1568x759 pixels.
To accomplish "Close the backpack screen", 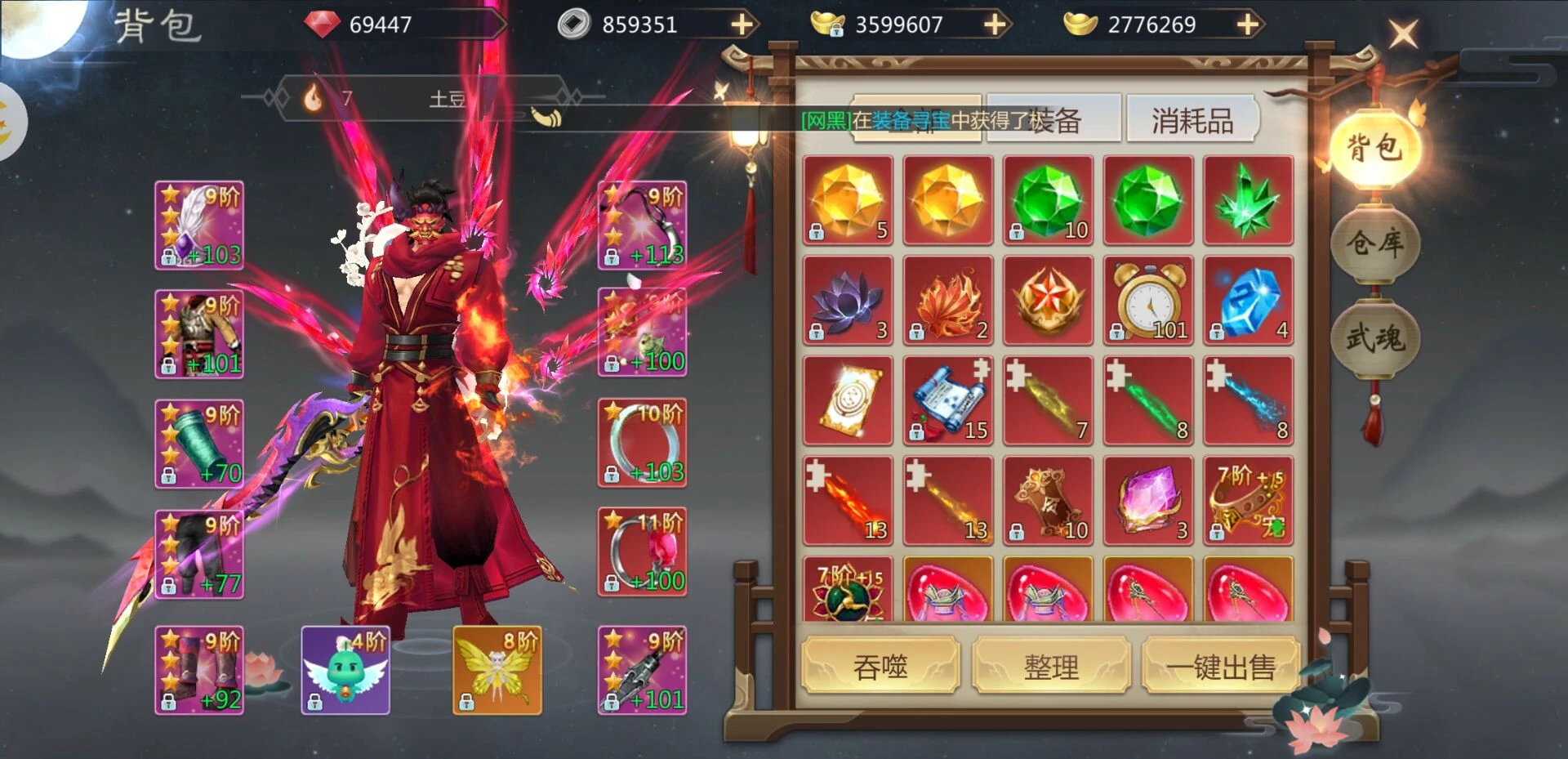I will coord(1404,33).
